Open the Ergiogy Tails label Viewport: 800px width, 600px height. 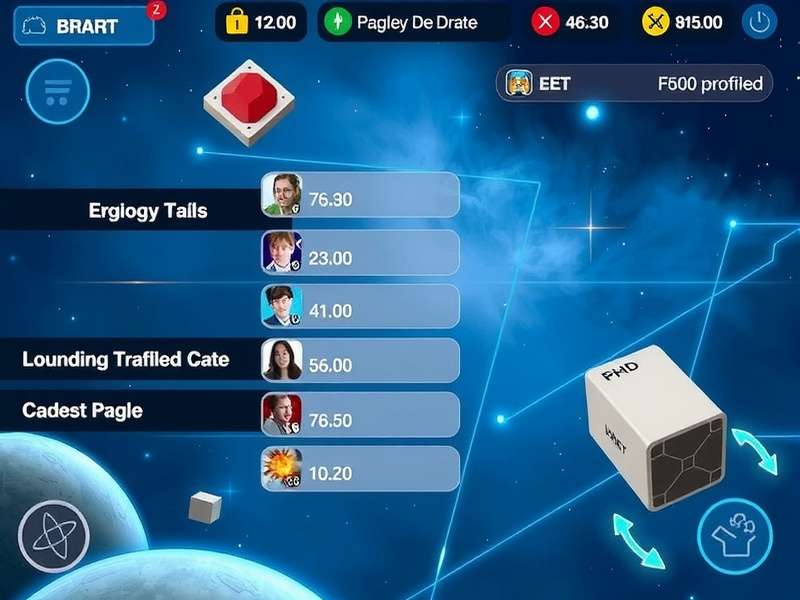(x=148, y=211)
